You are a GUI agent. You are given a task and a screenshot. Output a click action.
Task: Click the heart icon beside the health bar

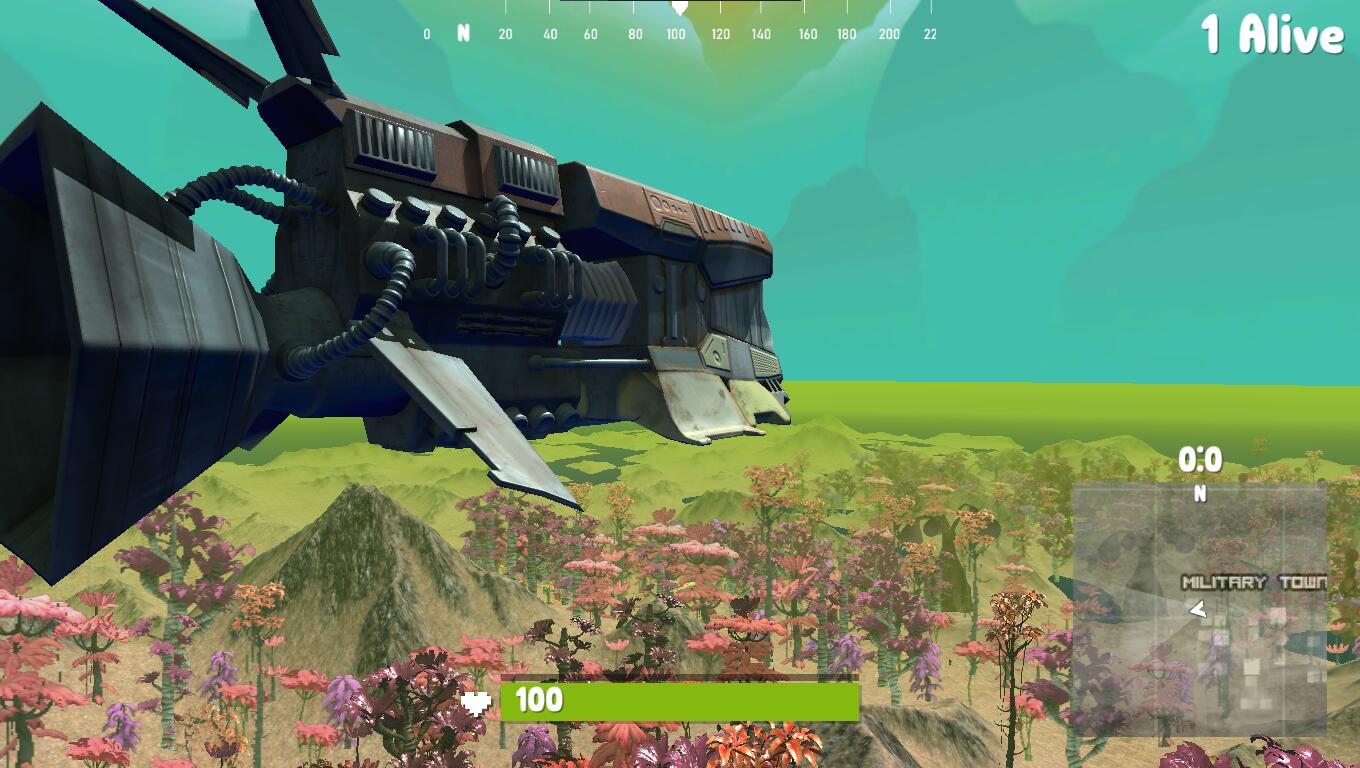click(477, 700)
